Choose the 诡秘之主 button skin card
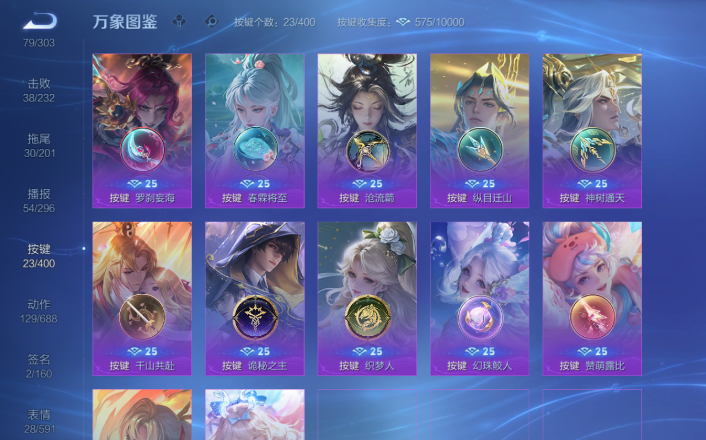The width and height of the screenshot is (706, 440). 255,298
